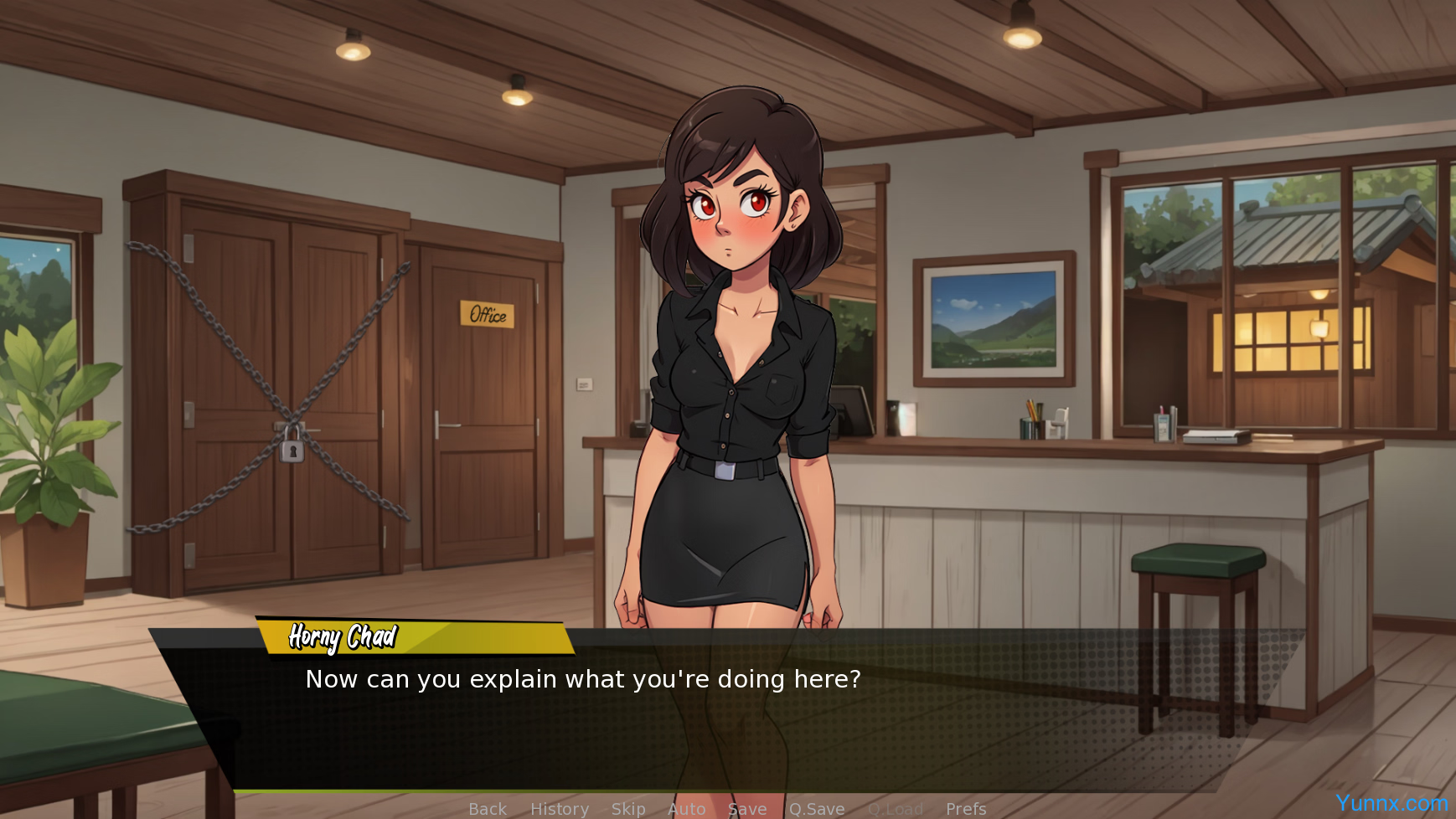Screen dimensions: 1456x819
Task: Open the Save menu
Action: click(747, 809)
